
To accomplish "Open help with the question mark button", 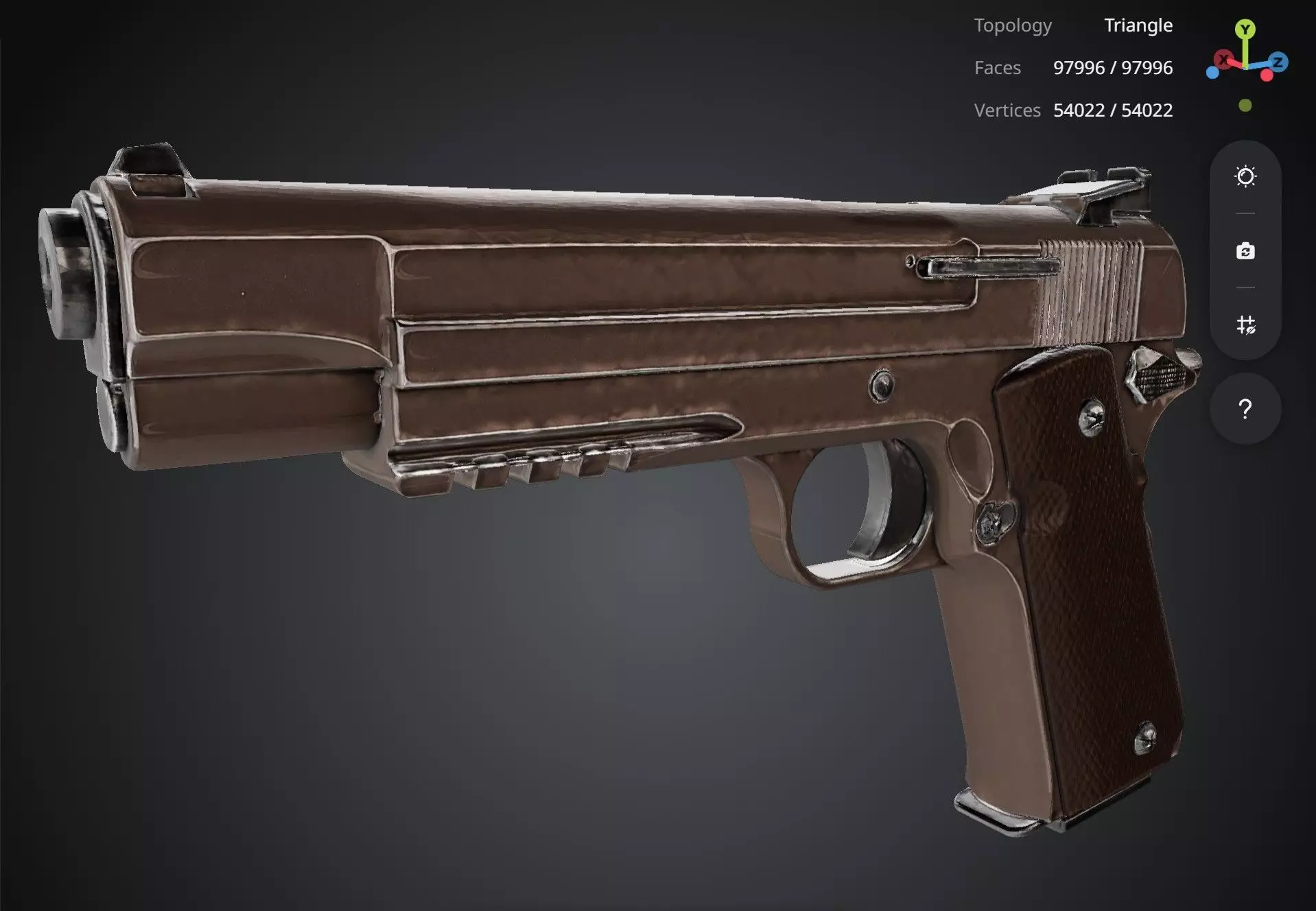I will [x=1245, y=410].
